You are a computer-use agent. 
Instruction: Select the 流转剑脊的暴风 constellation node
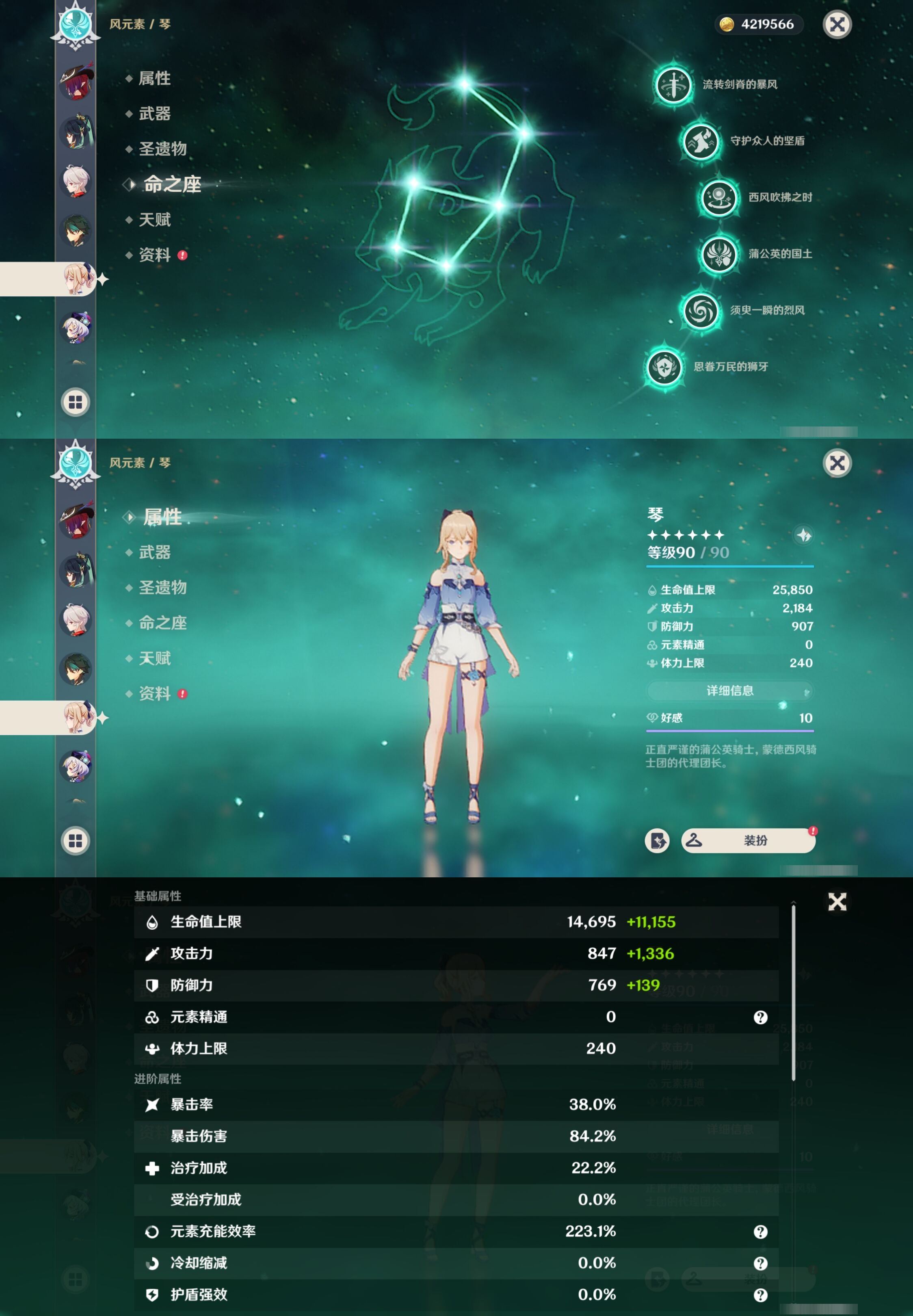coord(673,84)
